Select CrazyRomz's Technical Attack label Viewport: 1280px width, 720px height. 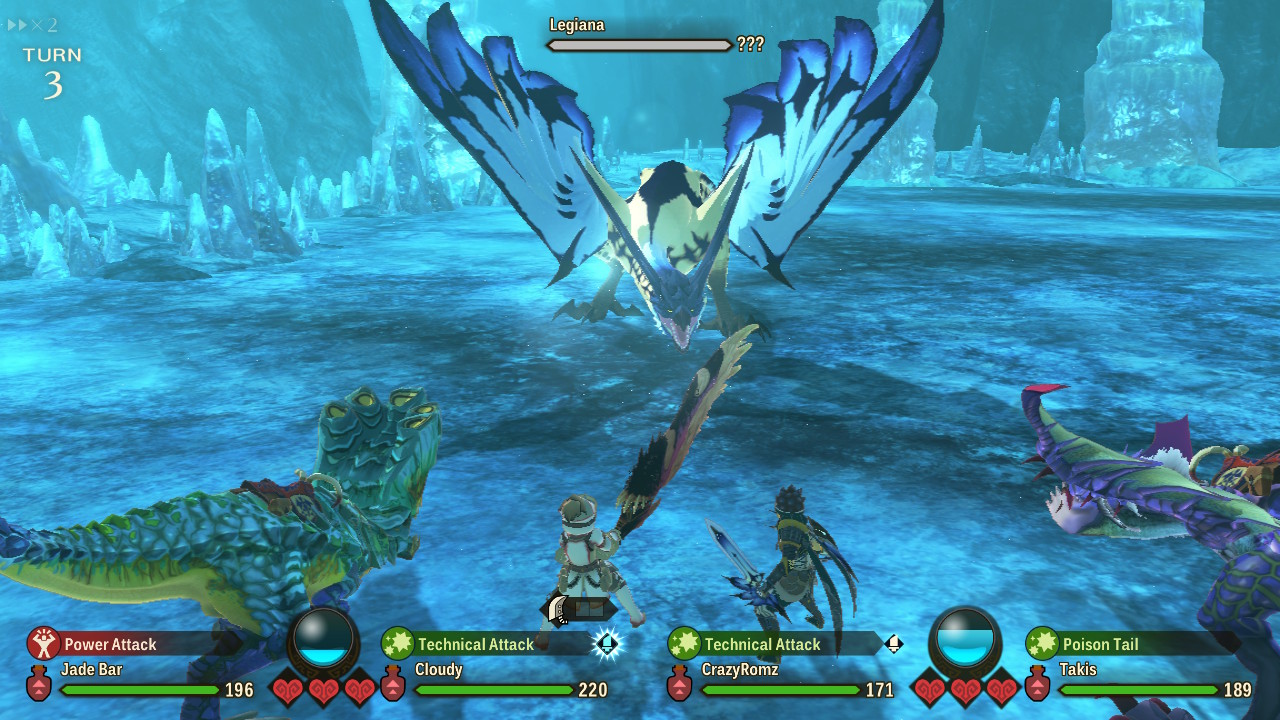coord(762,645)
